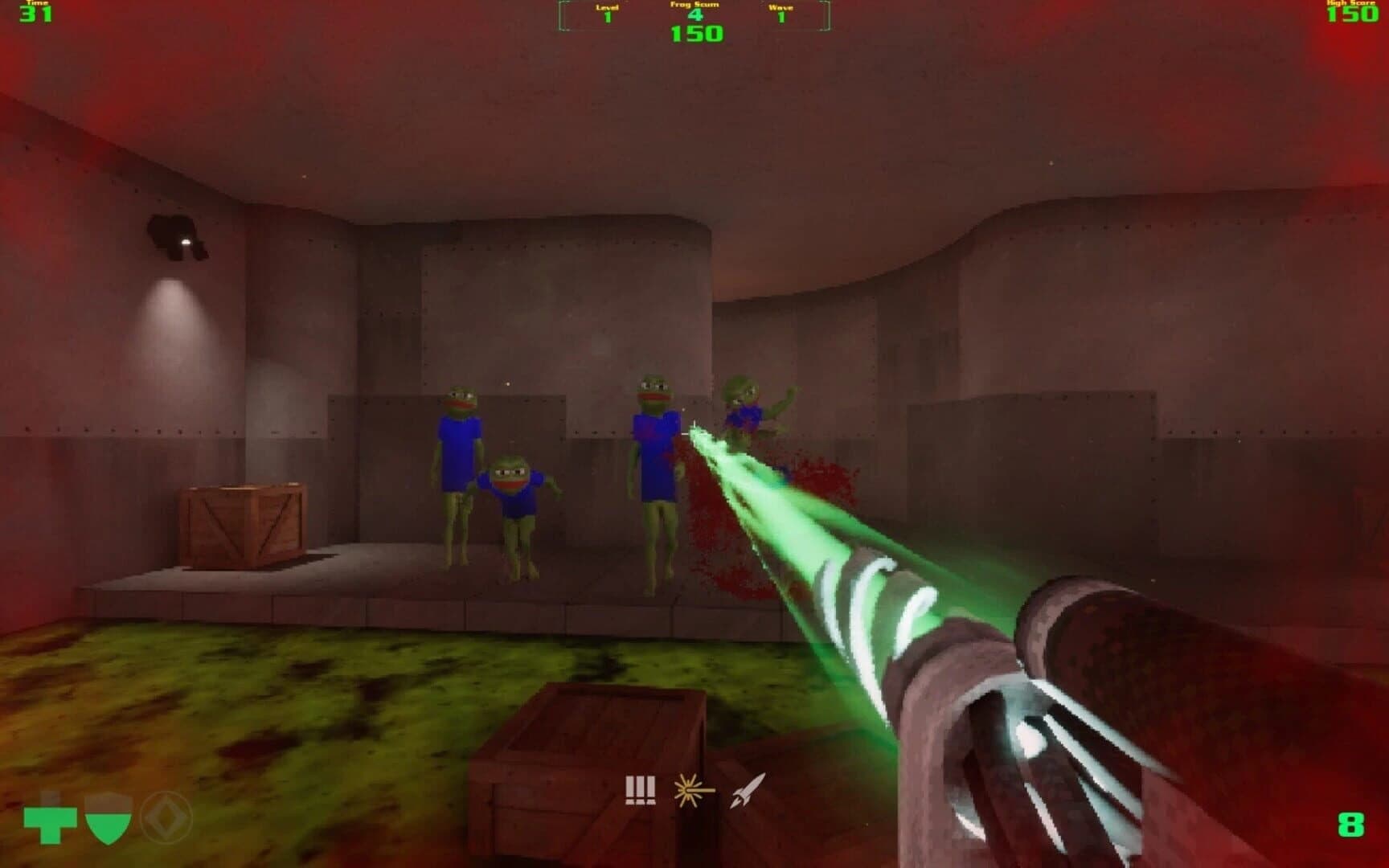The height and width of the screenshot is (868, 1389).
Task: Click the circular diamond ability icon
Action: [169, 820]
